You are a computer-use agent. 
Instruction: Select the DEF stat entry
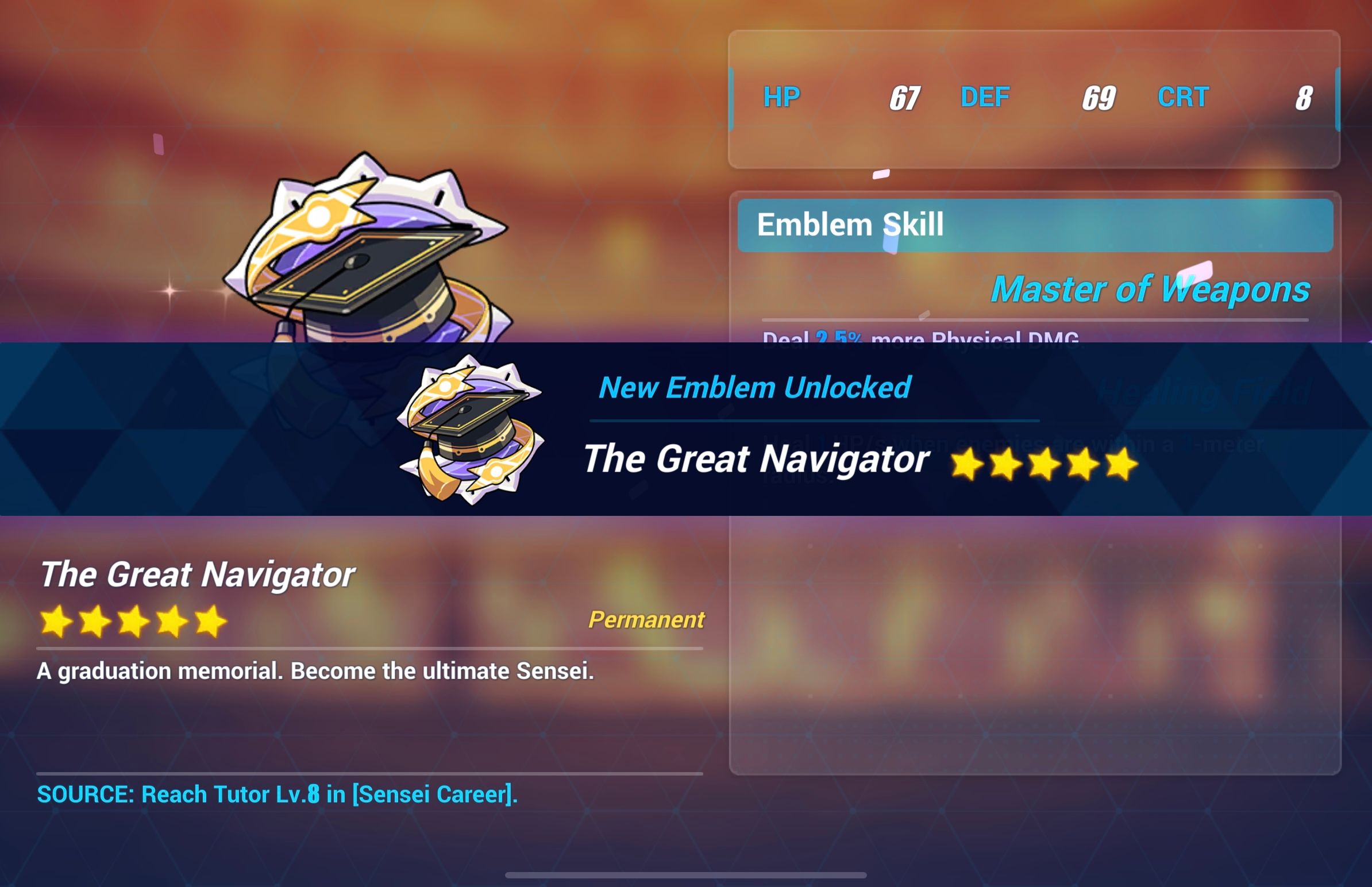[985, 97]
